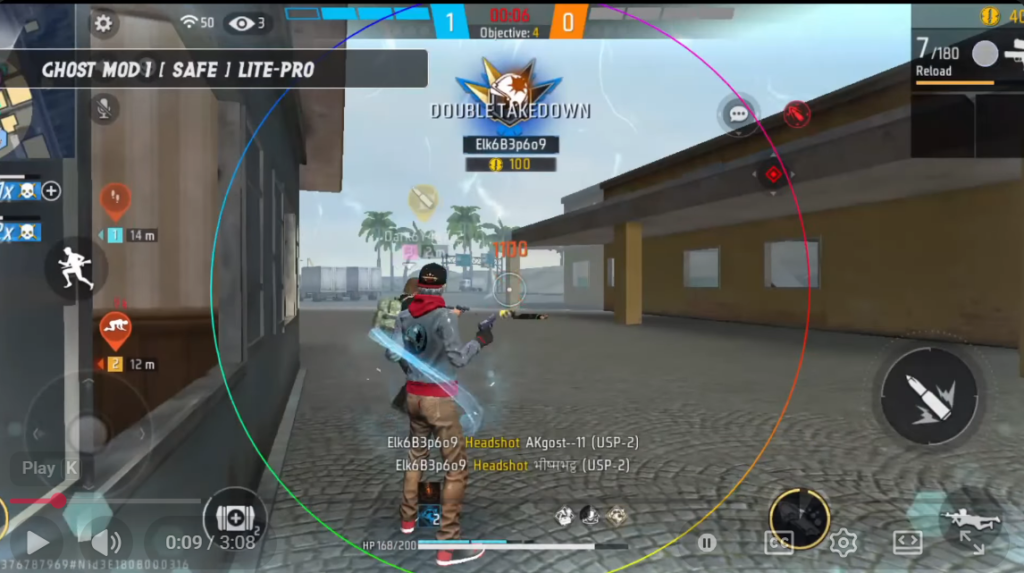This screenshot has height=573, width=1024.
Task: Open the gear settings icon beside the signal indicator
Action: click(x=104, y=23)
